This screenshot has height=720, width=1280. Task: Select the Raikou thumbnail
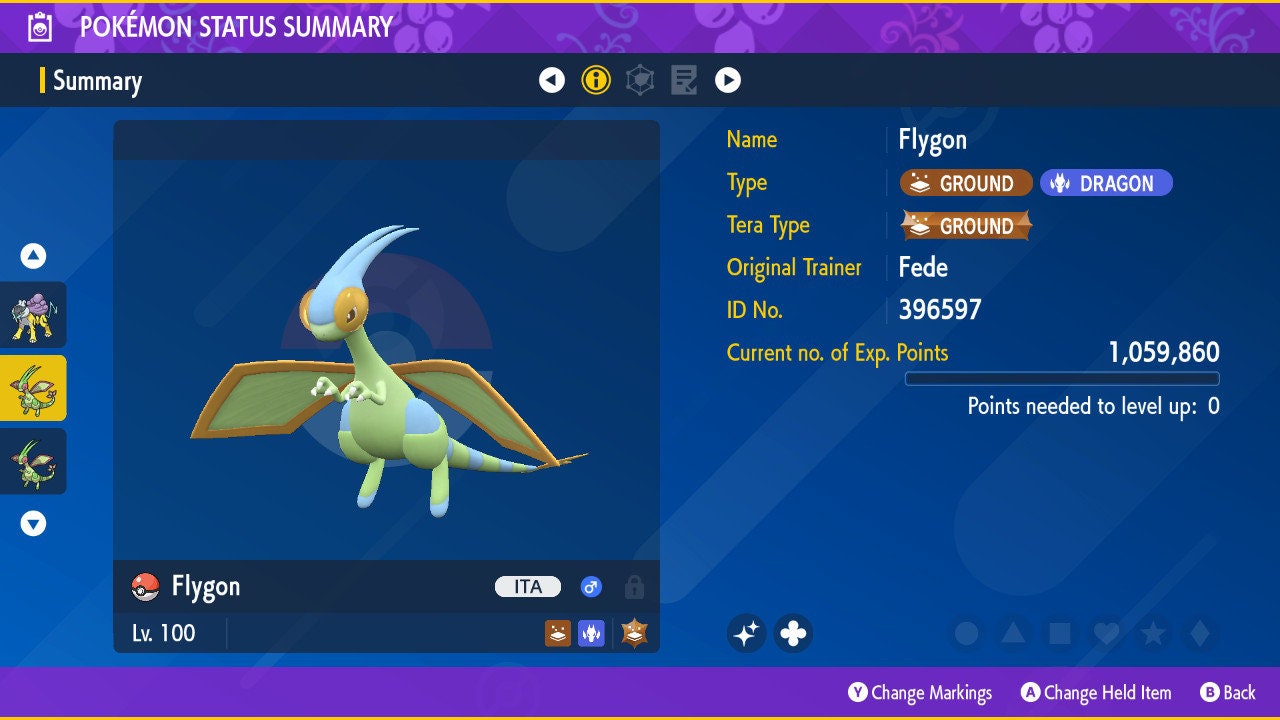[33, 314]
